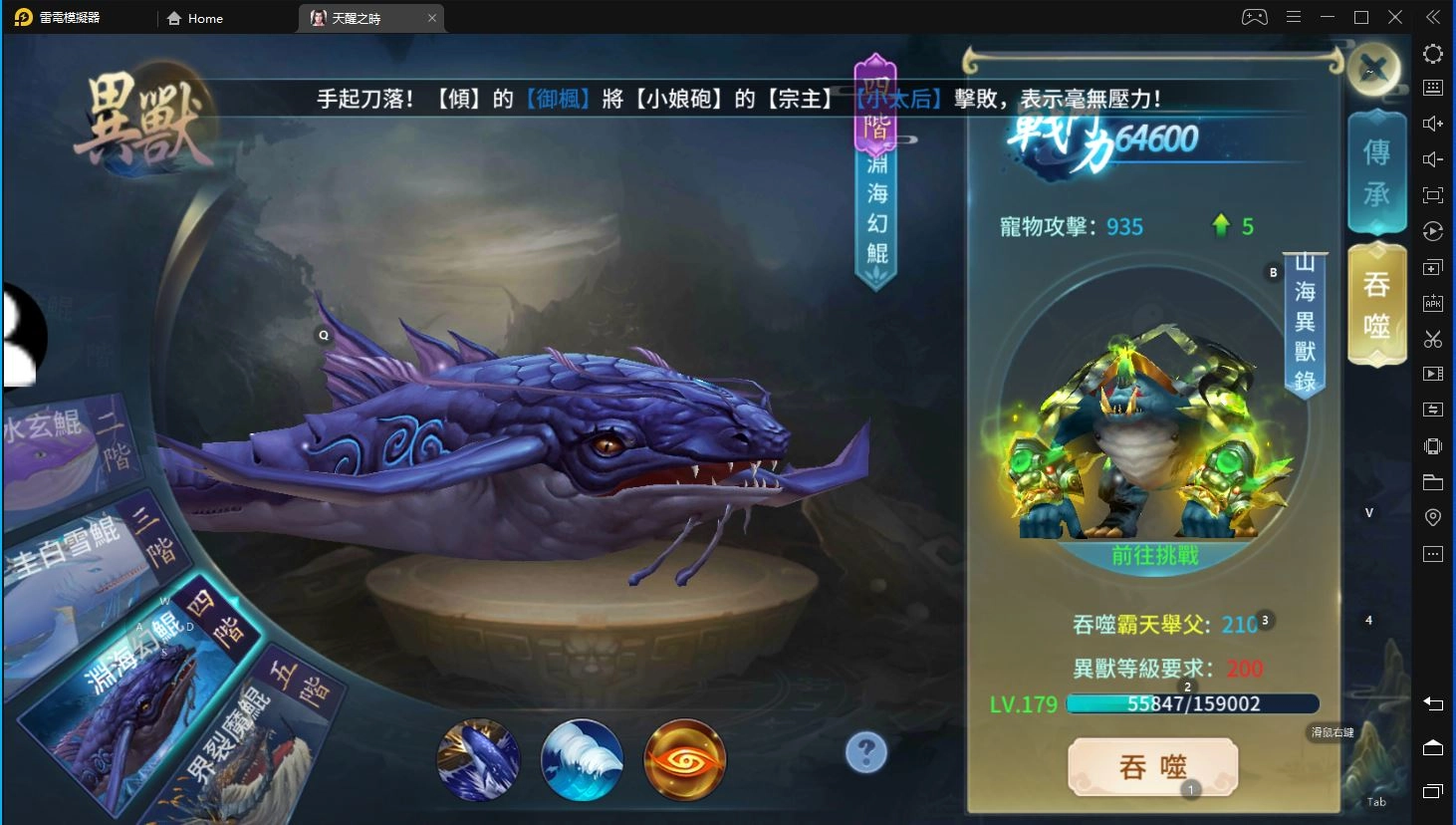This screenshot has width=1456, height=825.
Task: Collapse the emulator sidebar with the chevron
Action: 1432,17
